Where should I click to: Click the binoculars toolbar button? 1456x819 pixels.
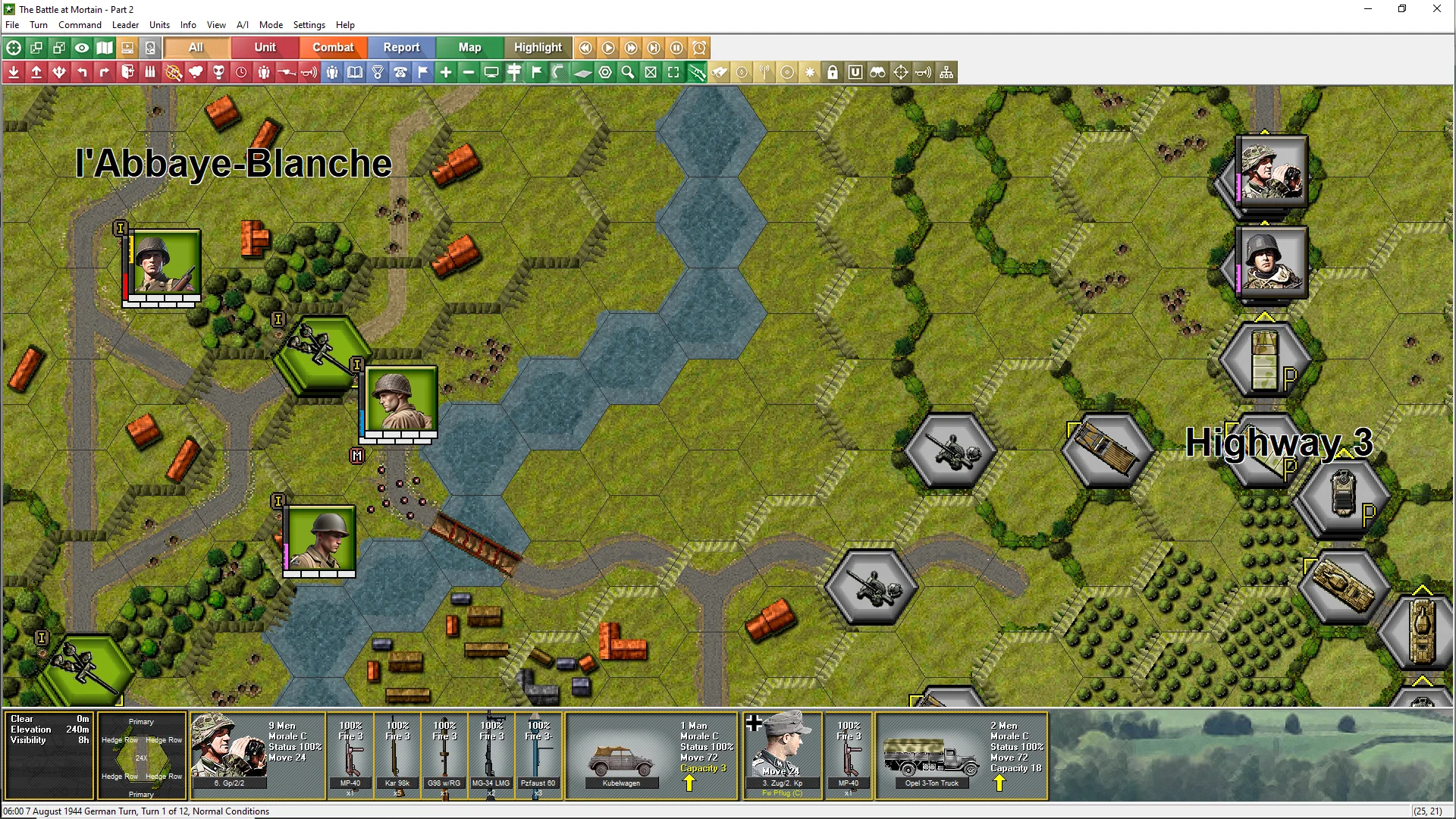click(x=878, y=72)
